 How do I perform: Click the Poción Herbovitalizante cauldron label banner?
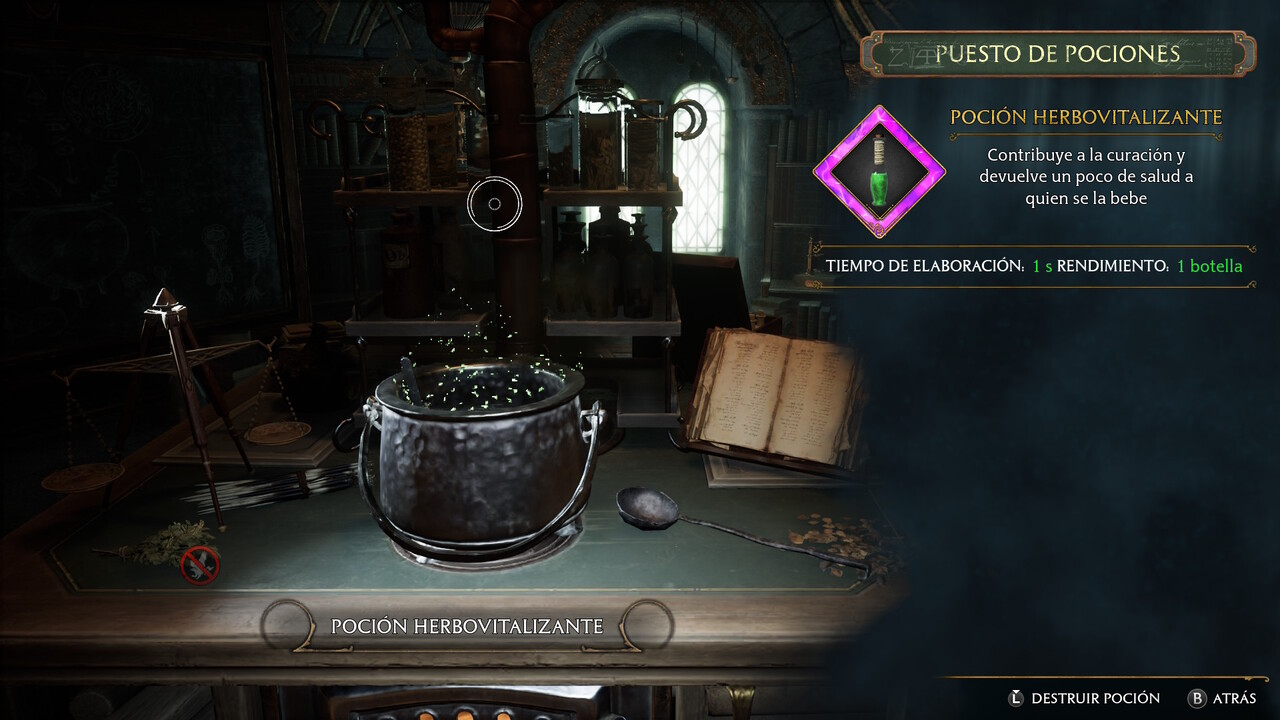pyautogui.click(x=467, y=626)
